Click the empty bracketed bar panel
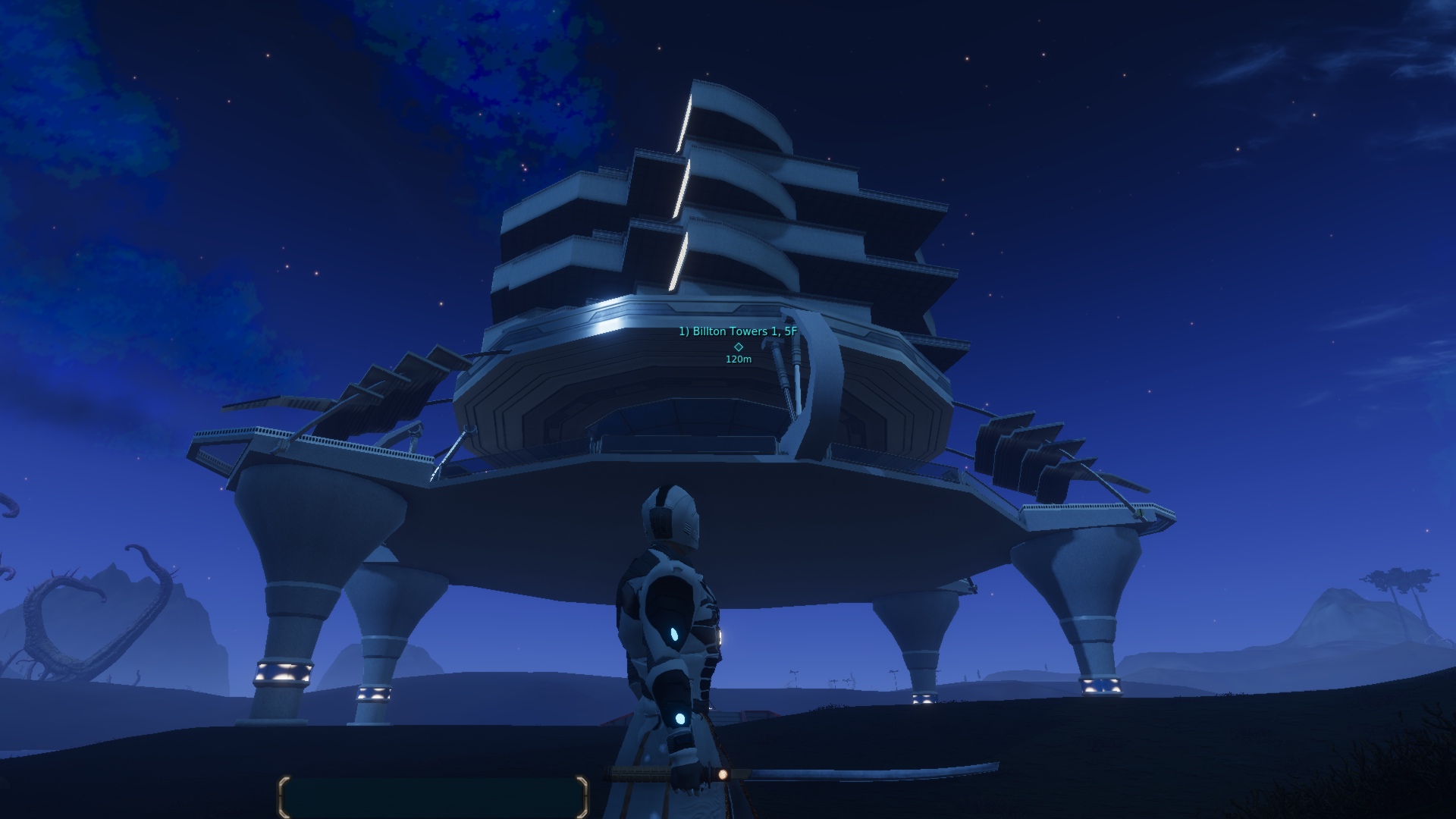The height and width of the screenshot is (819, 1456). click(x=433, y=796)
